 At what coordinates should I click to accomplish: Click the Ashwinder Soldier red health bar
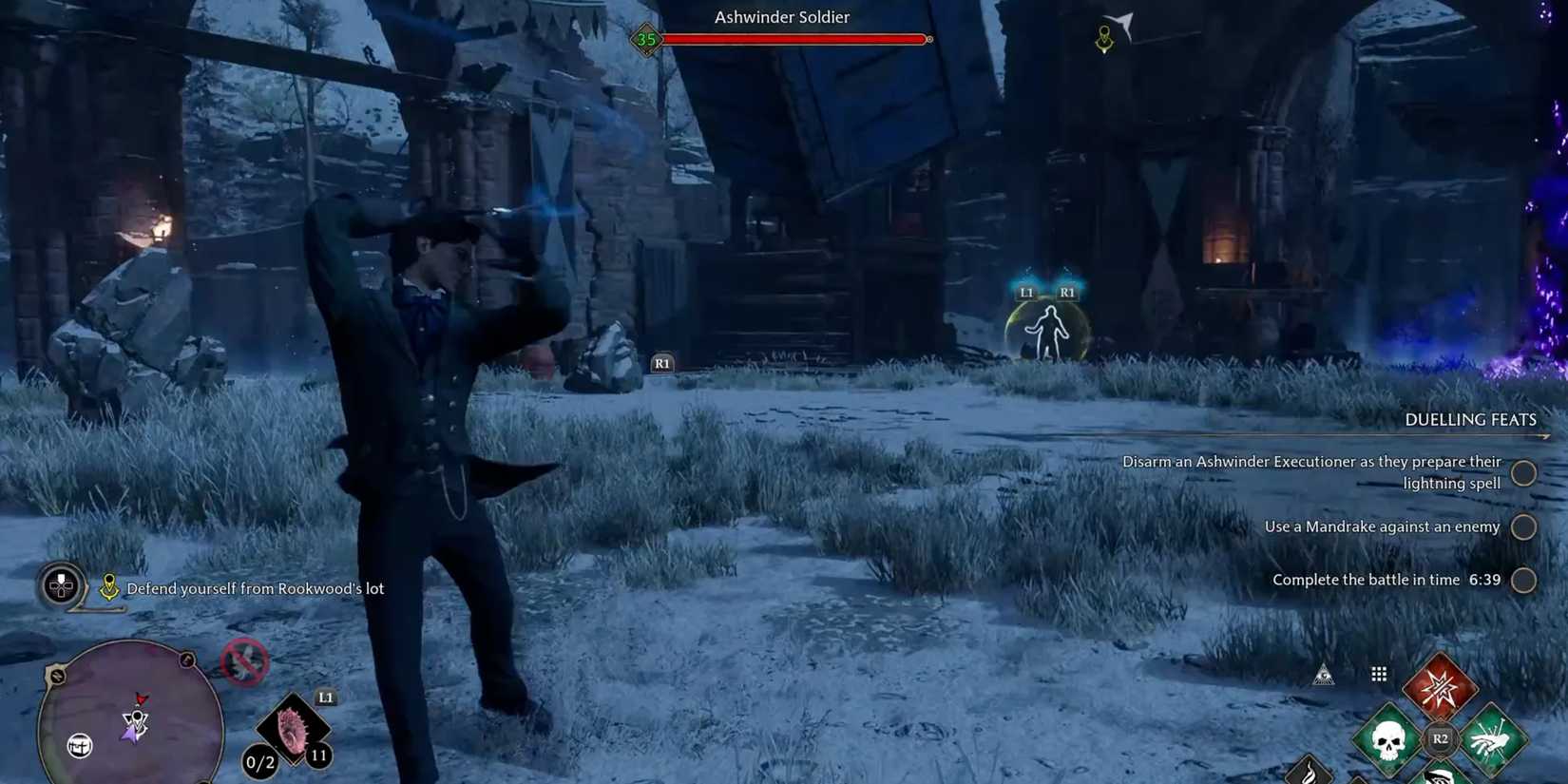click(x=796, y=39)
